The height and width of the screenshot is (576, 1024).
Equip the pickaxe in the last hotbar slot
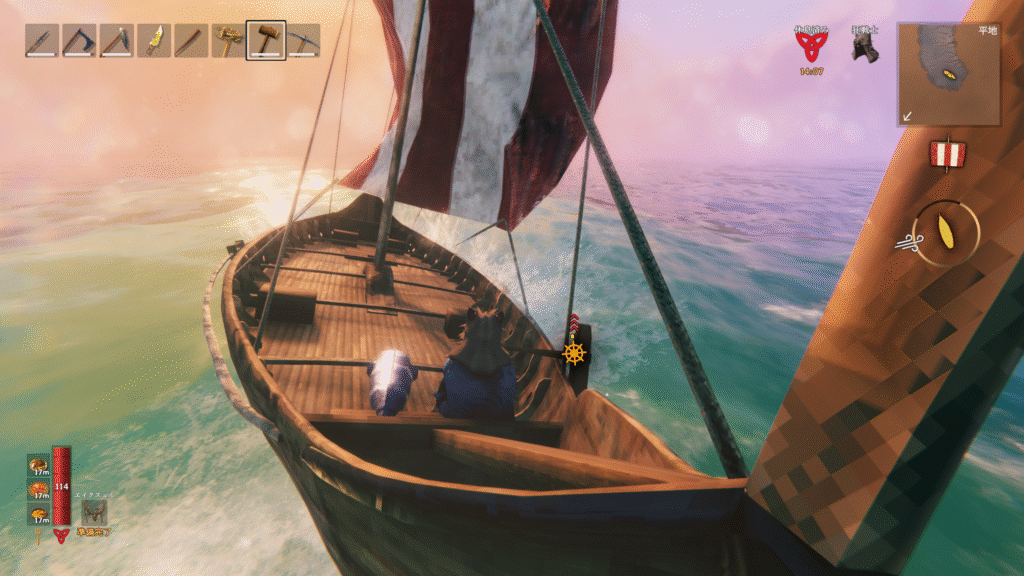click(304, 41)
